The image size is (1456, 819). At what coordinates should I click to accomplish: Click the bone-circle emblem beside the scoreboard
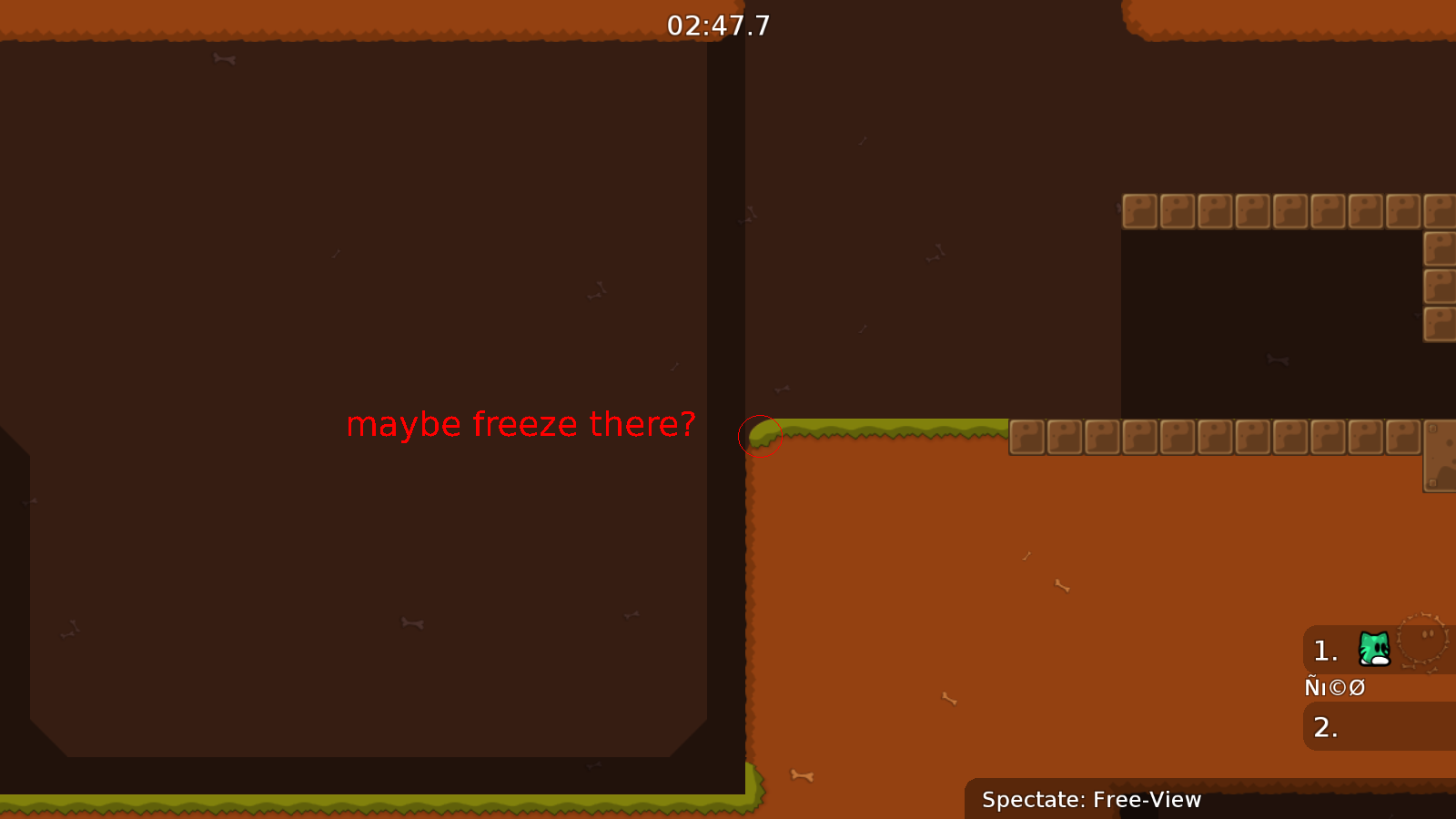(1420, 640)
